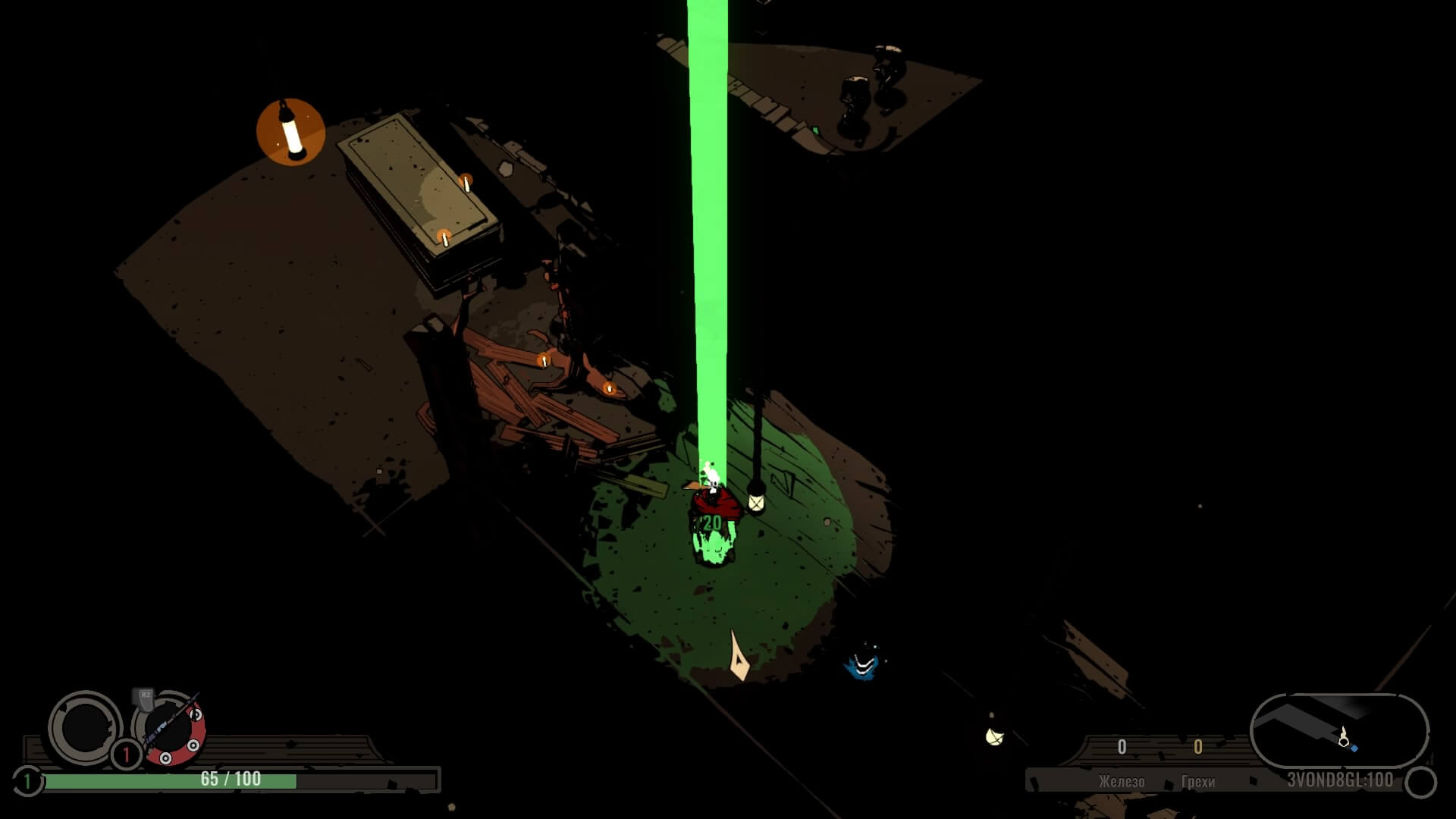Click the player marker on the minimap

point(1343,736)
